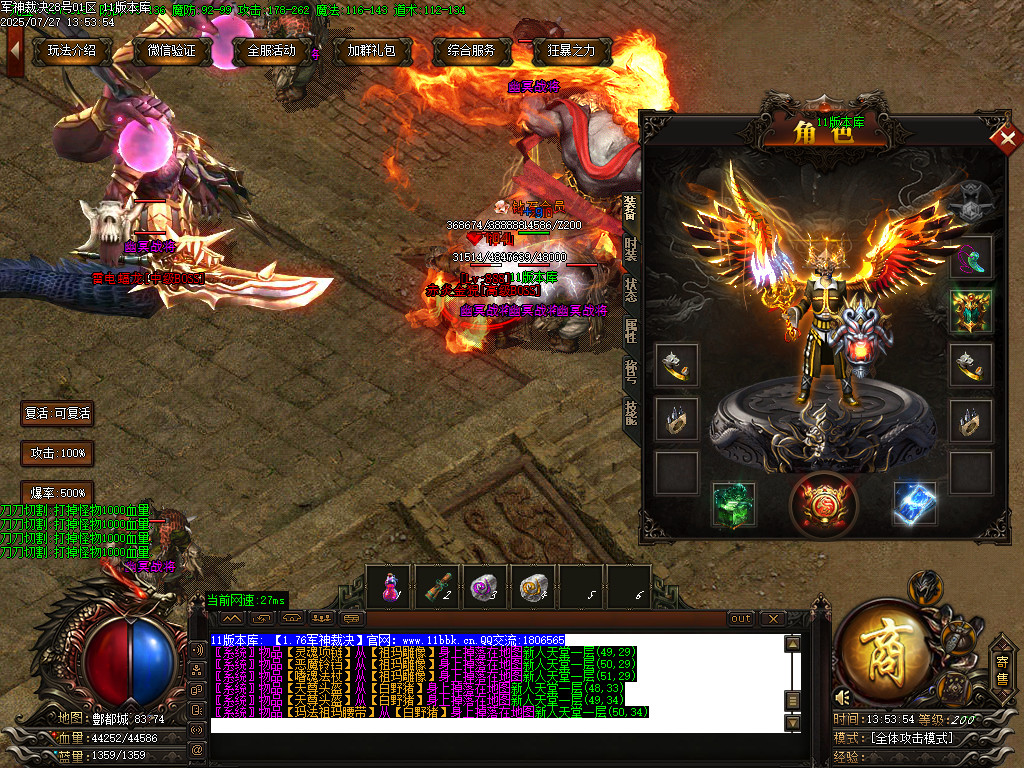Click the 微信验证 button
Screen dimensions: 1024x768
(x=171, y=51)
